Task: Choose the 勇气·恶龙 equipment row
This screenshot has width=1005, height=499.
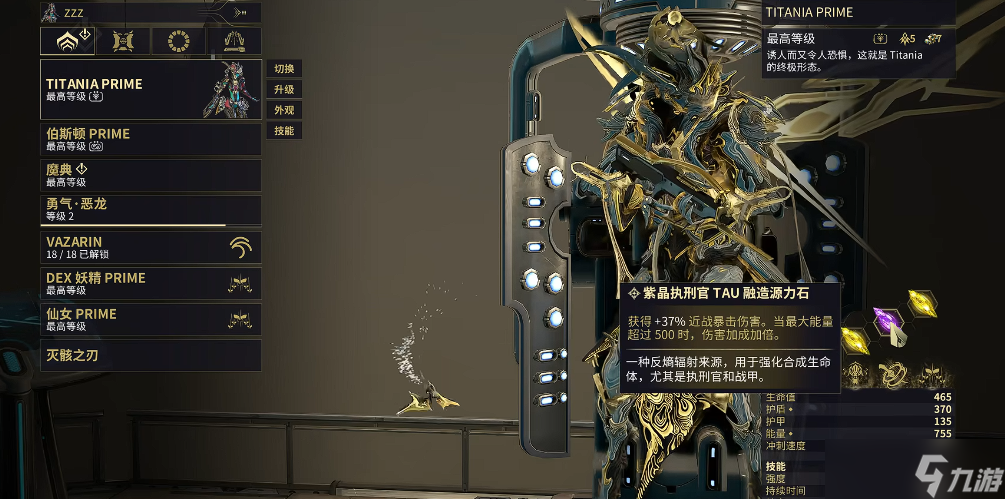Action: click(150, 210)
